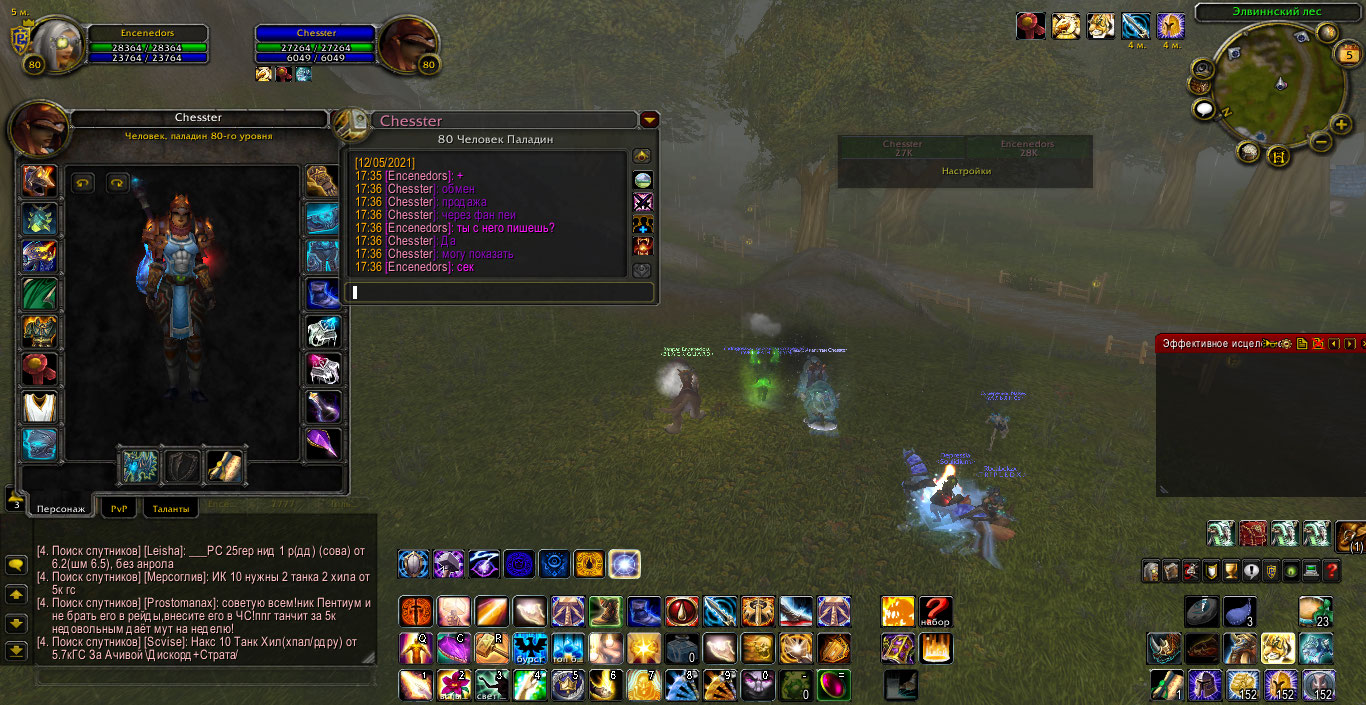This screenshot has height=705, width=1366.
Task: Open the speech bubble button beside the minimap
Action: pos(1203,109)
